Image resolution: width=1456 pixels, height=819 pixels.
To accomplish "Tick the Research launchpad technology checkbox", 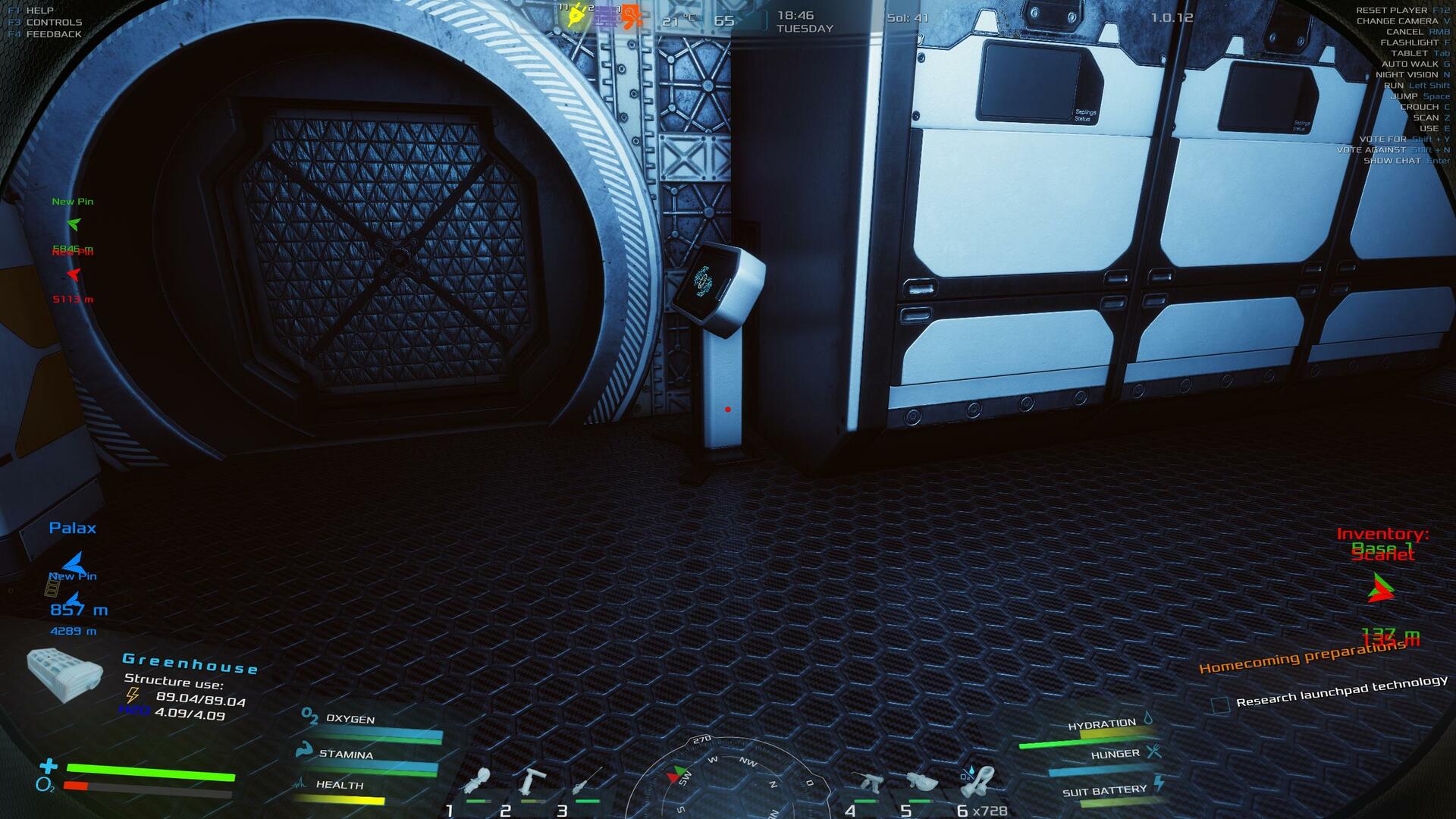I will pyautogui.click(x=1219, y=706).
